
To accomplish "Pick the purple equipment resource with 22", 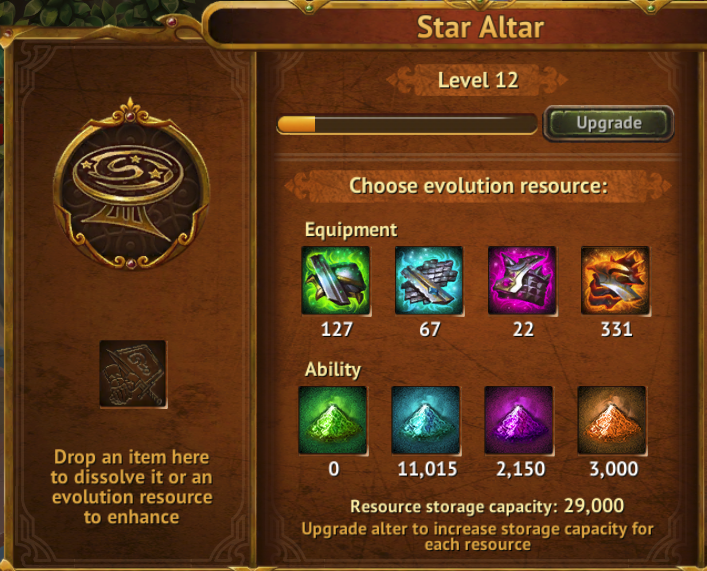I will point(522,281).
